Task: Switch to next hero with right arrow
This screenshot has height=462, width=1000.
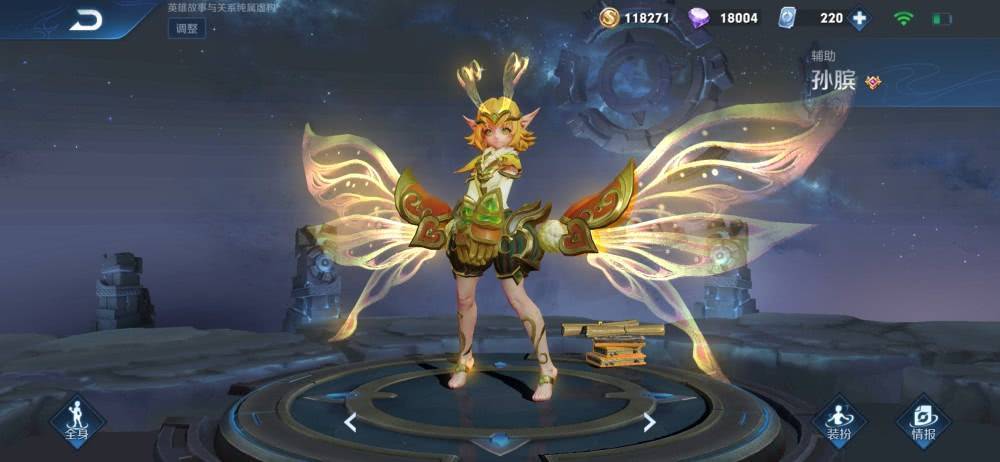Action: pos(649,422)
